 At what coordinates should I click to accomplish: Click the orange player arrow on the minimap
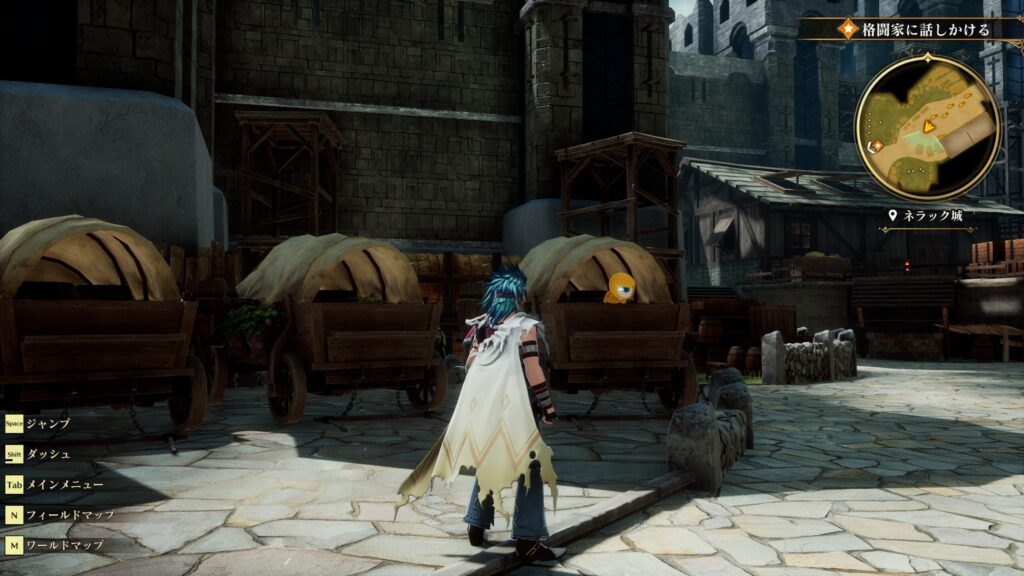tap(930, 126)
